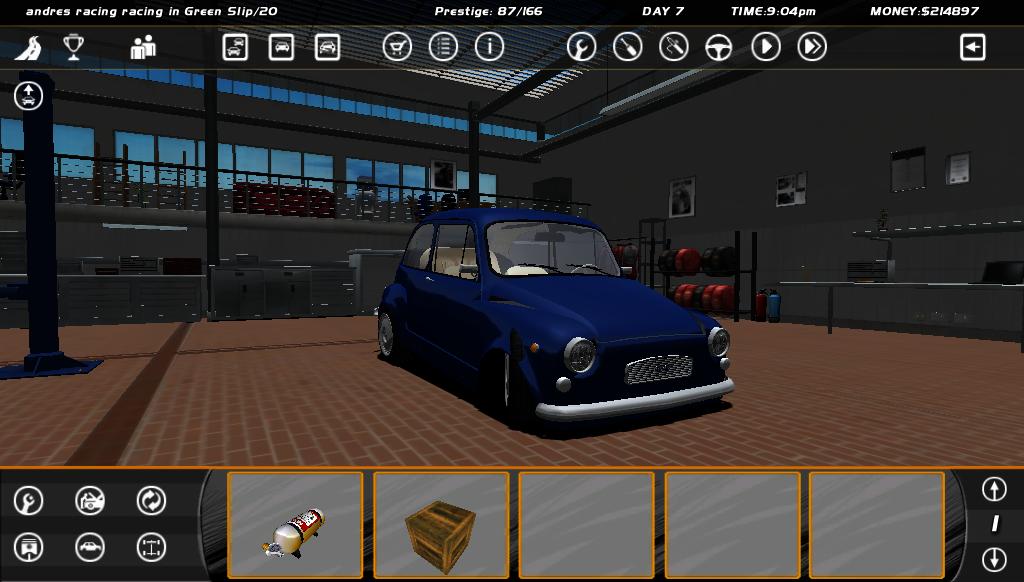Image resolution: width=1024 pixels, height=582 pixels.
Task: Advance time with the single play arrow
Action: coord(766,47)
